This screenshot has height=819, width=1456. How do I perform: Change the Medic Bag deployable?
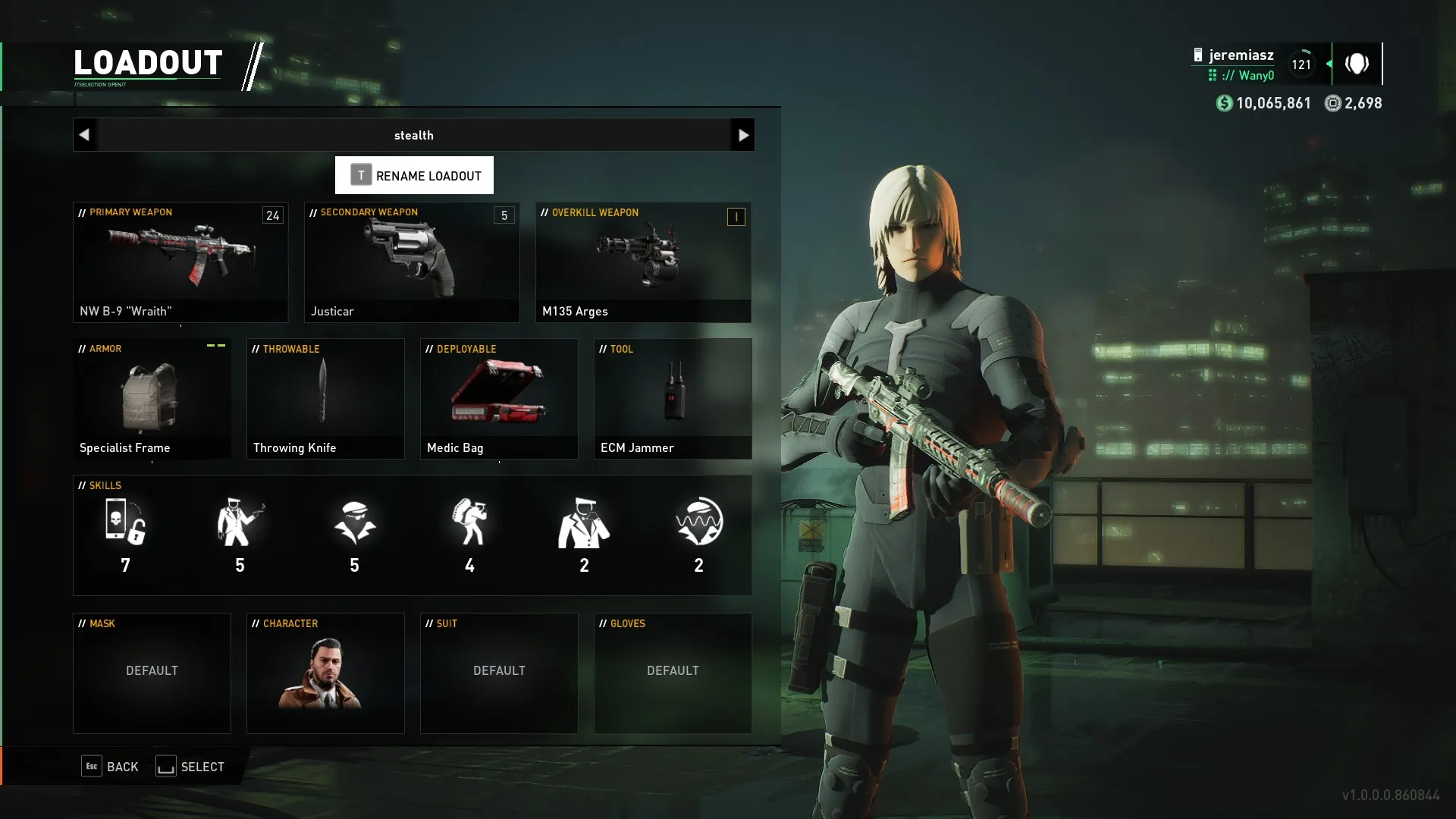pos(499,399)
